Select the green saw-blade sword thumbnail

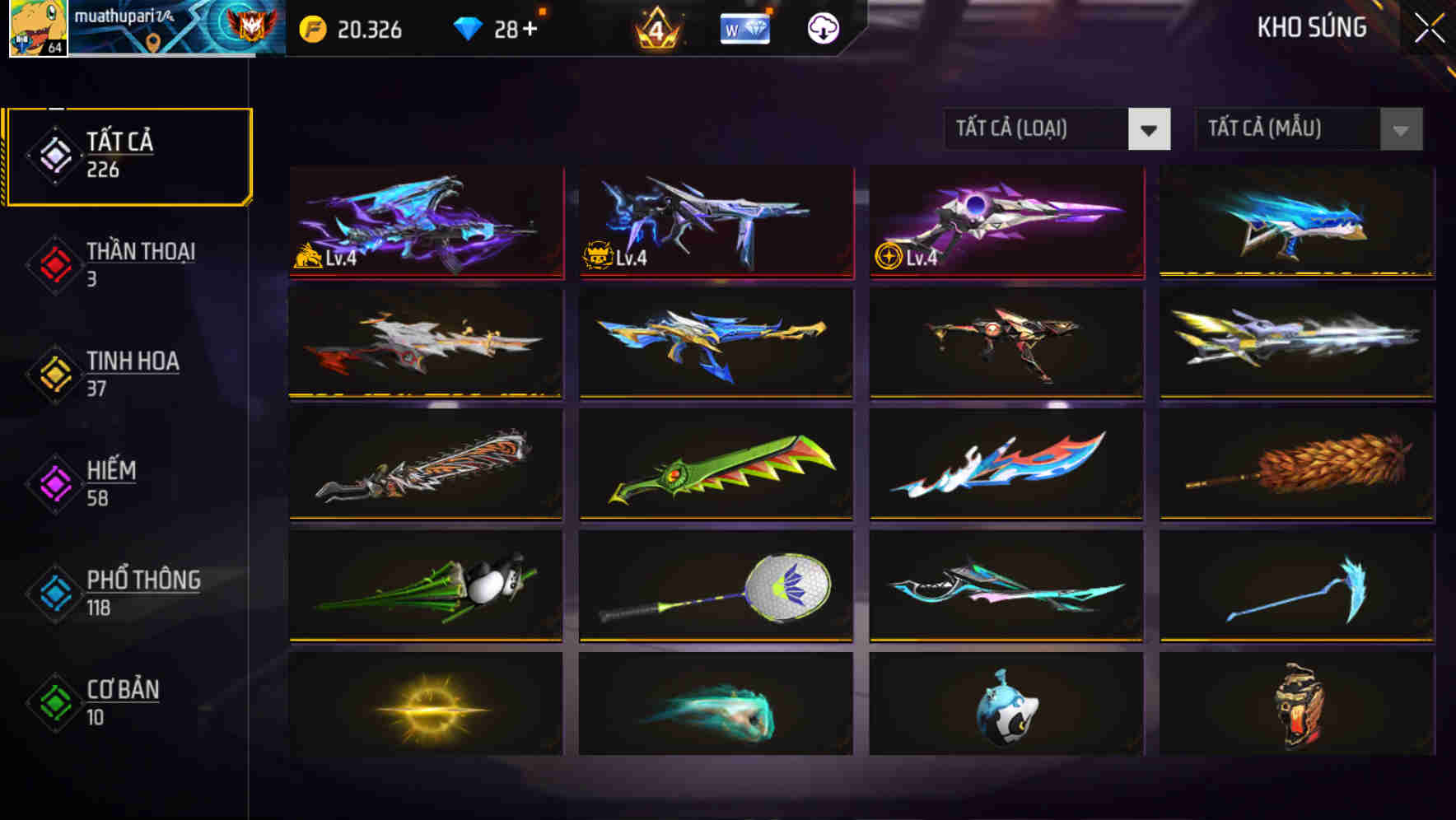coord(715,465)
